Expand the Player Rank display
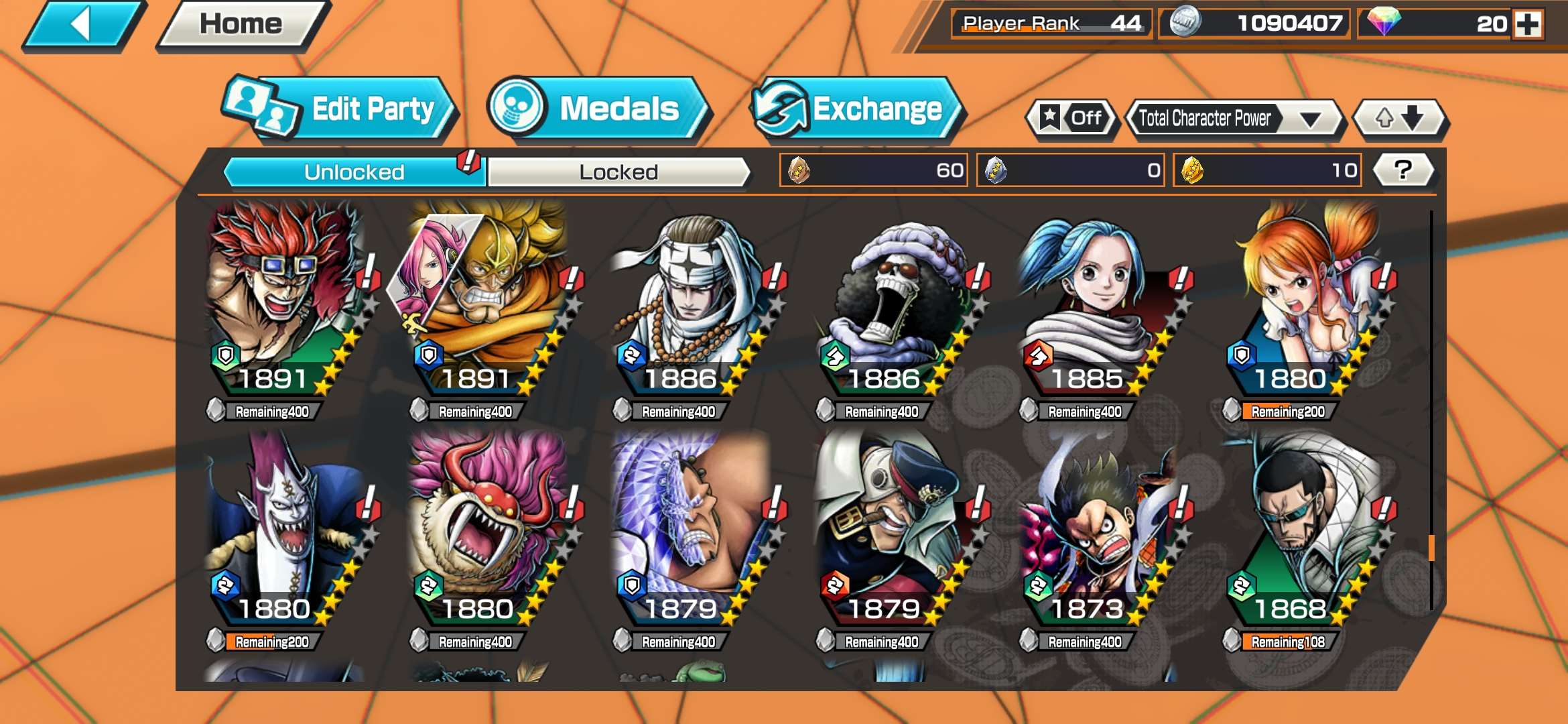 click(x=1052, y=23)
